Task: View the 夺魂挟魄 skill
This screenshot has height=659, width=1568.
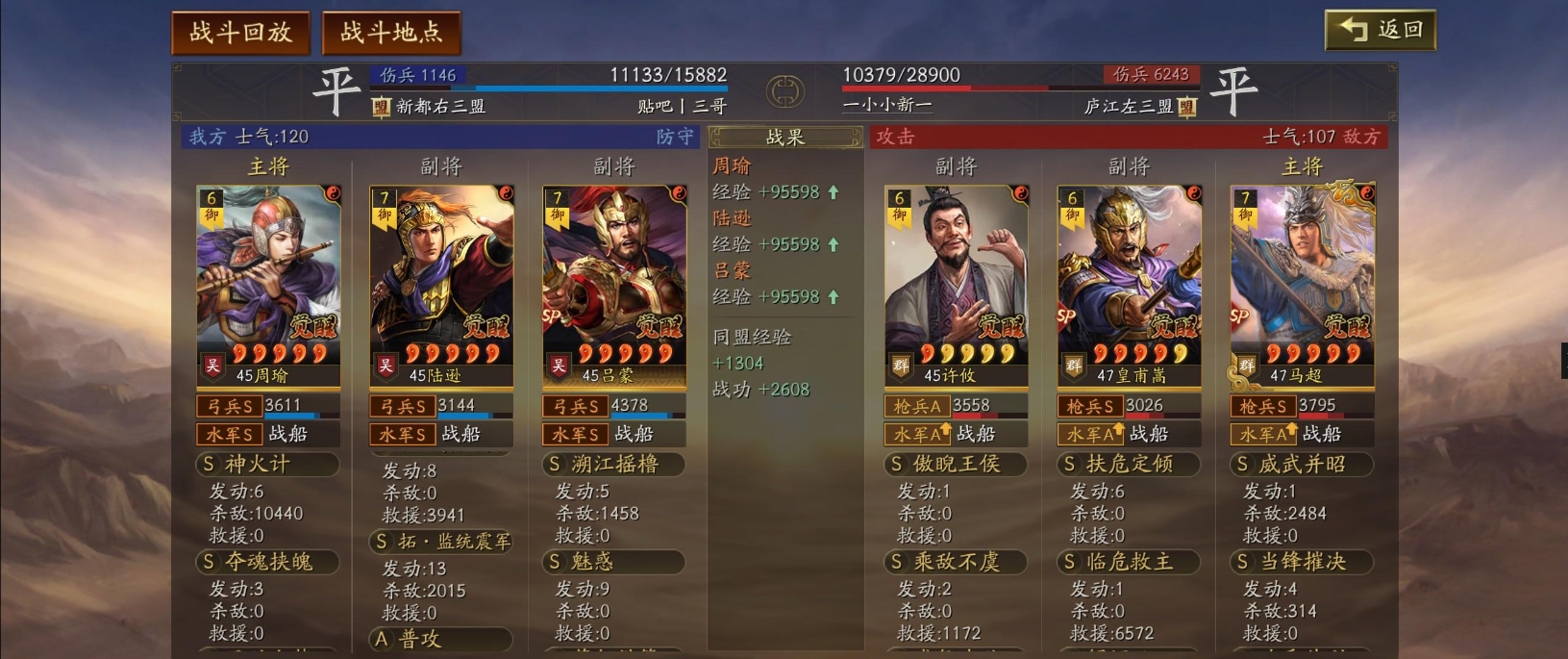Action: point(268,562)
